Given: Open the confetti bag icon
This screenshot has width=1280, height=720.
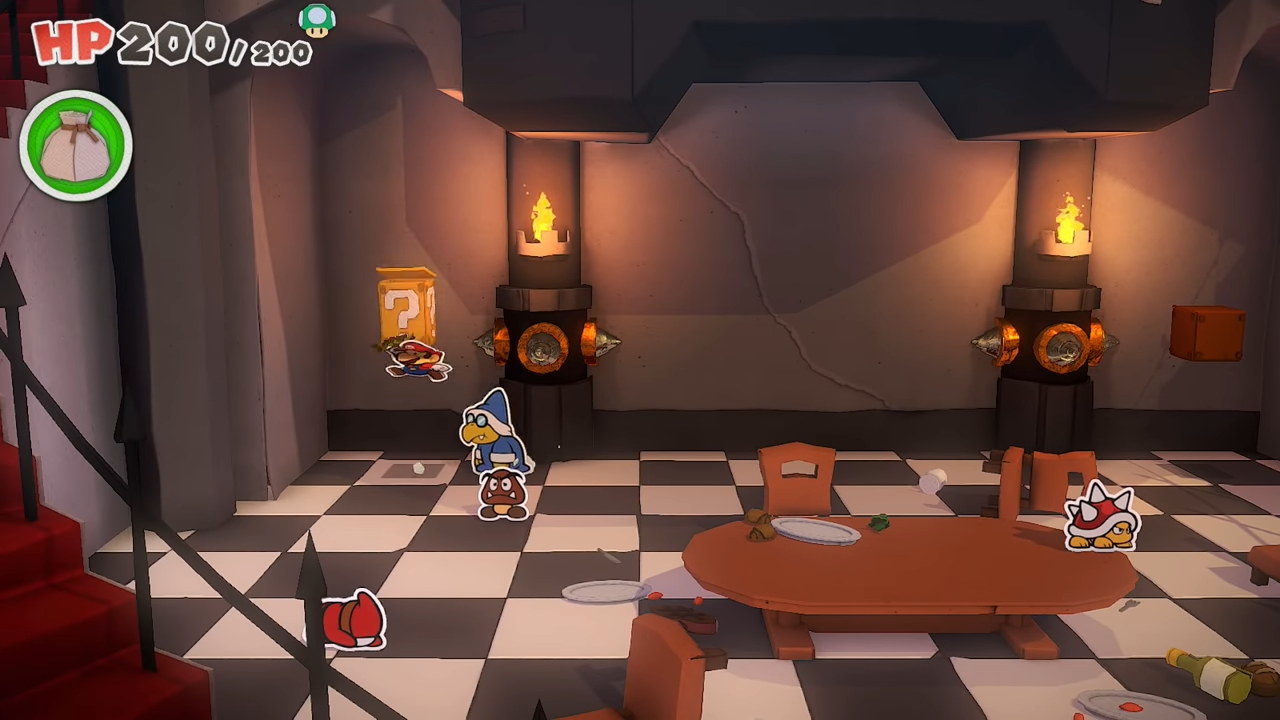Looking at the screenshot, I should point(76,146).
